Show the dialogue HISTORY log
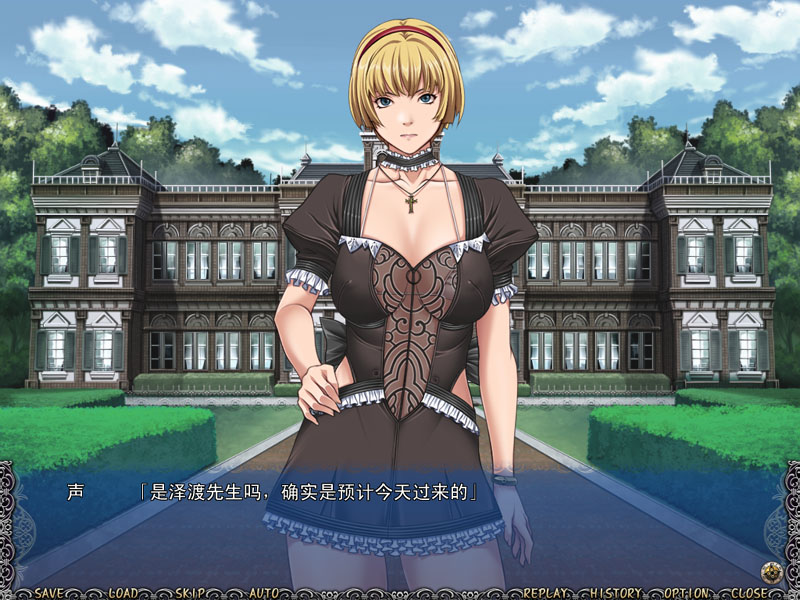 click(x=616, y=592)
